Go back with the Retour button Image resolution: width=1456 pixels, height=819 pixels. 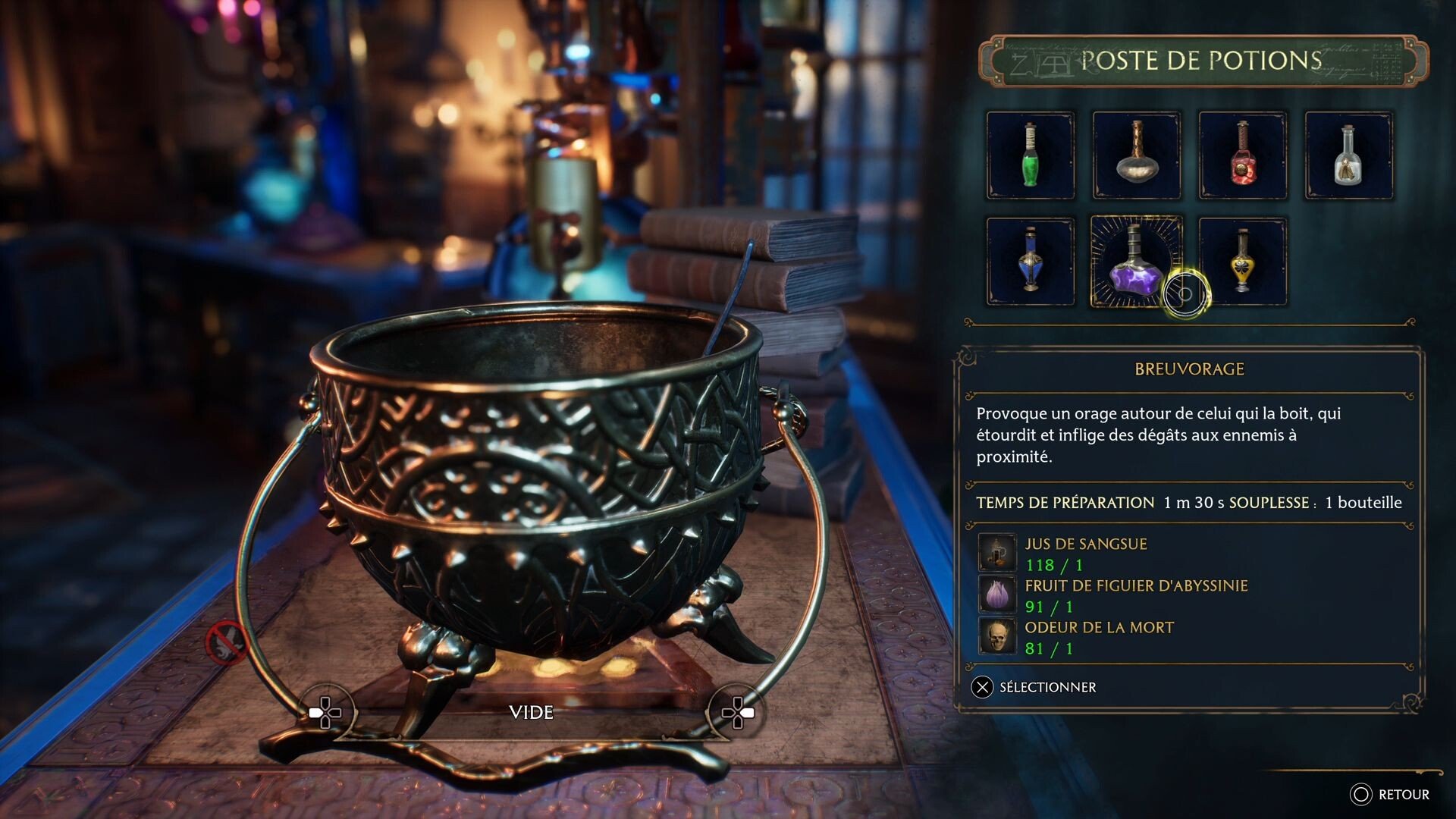point(1389,794)
